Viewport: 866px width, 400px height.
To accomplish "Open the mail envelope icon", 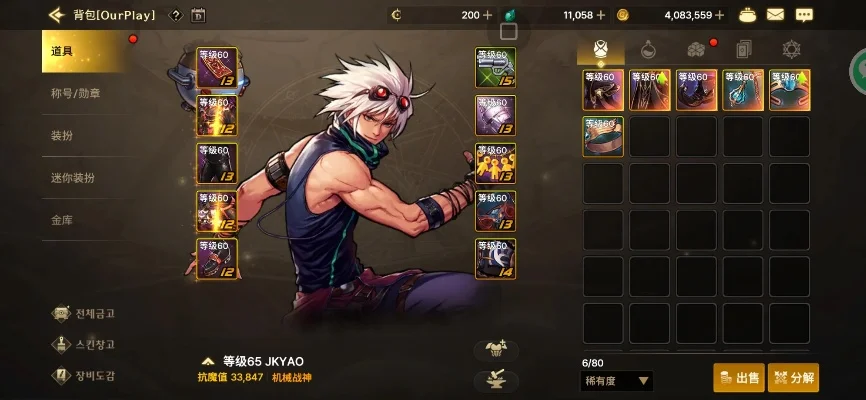I will (x=775, y=15).
